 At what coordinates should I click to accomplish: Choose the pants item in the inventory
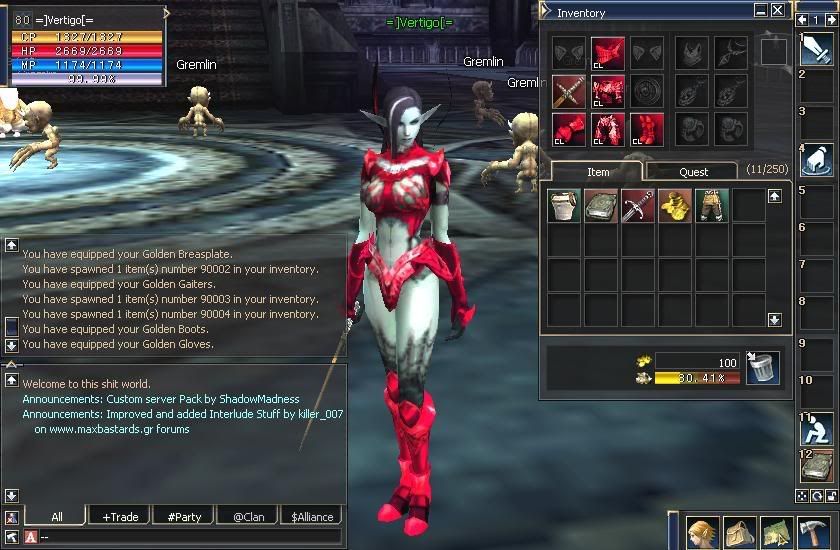click(x=711, y=205)
